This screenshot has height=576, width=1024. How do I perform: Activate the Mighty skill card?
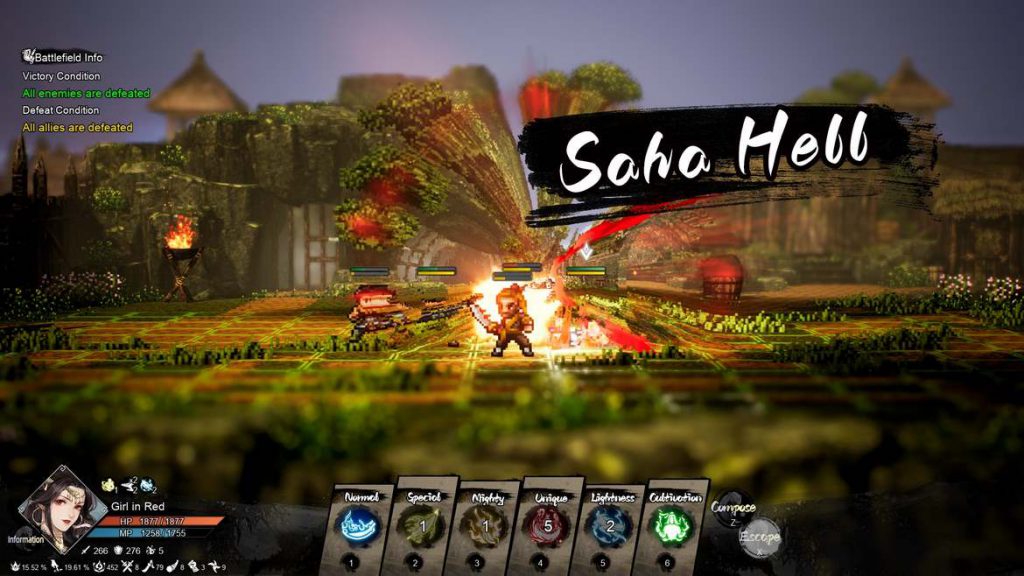[487, 527]
